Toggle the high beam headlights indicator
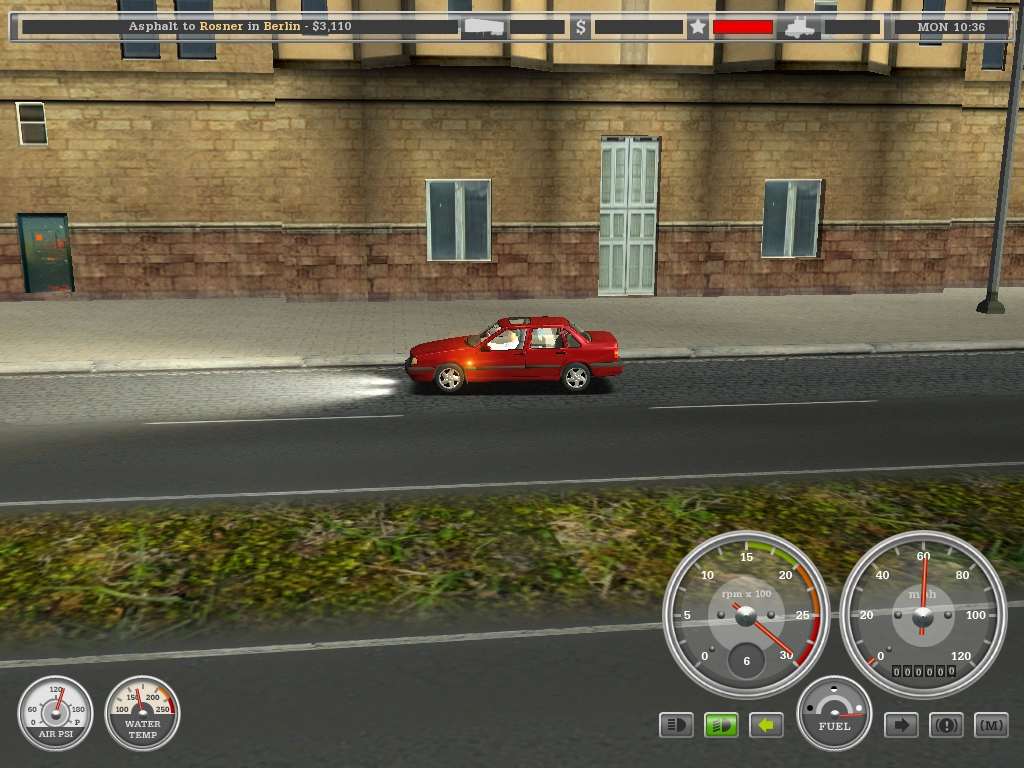Image resolution: width=1024 pixels, height=768 pixels. coord(676,724)
